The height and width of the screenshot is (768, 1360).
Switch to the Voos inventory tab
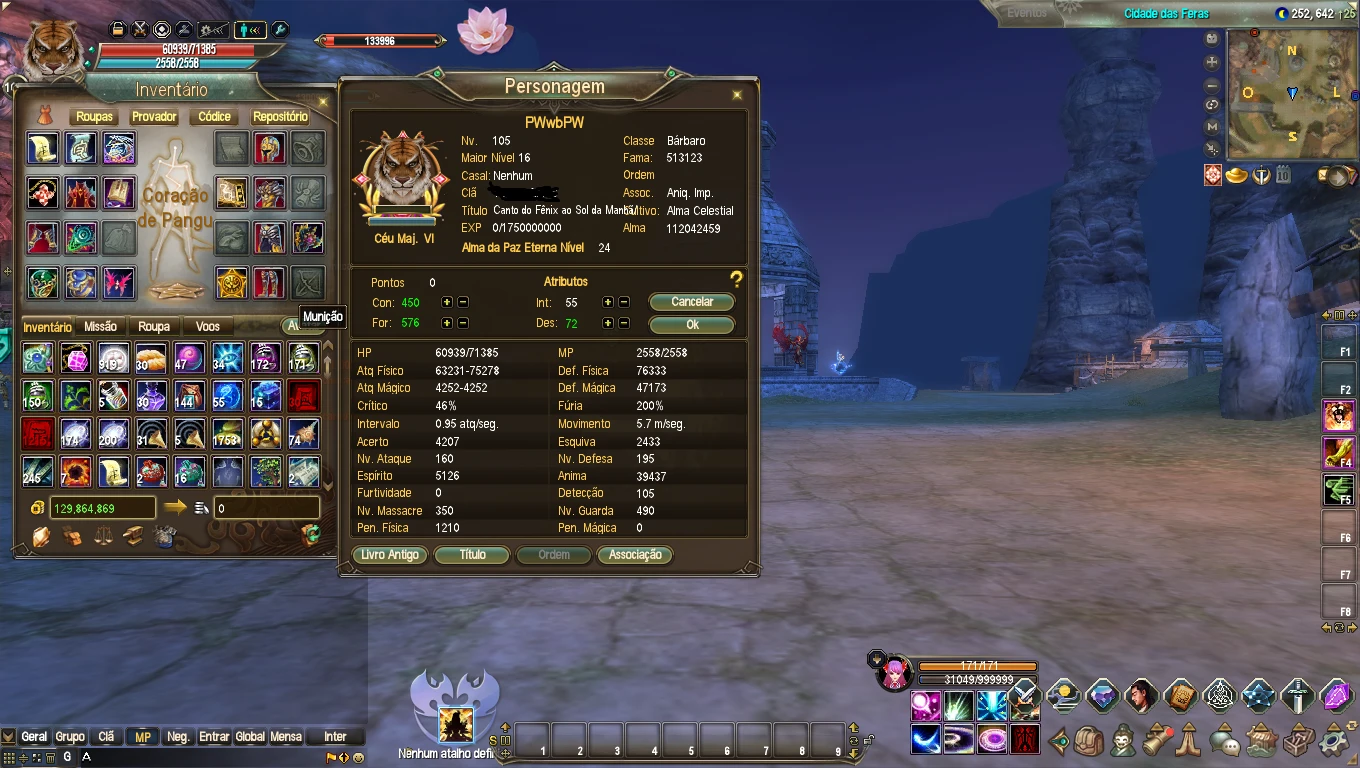point(208,327)
